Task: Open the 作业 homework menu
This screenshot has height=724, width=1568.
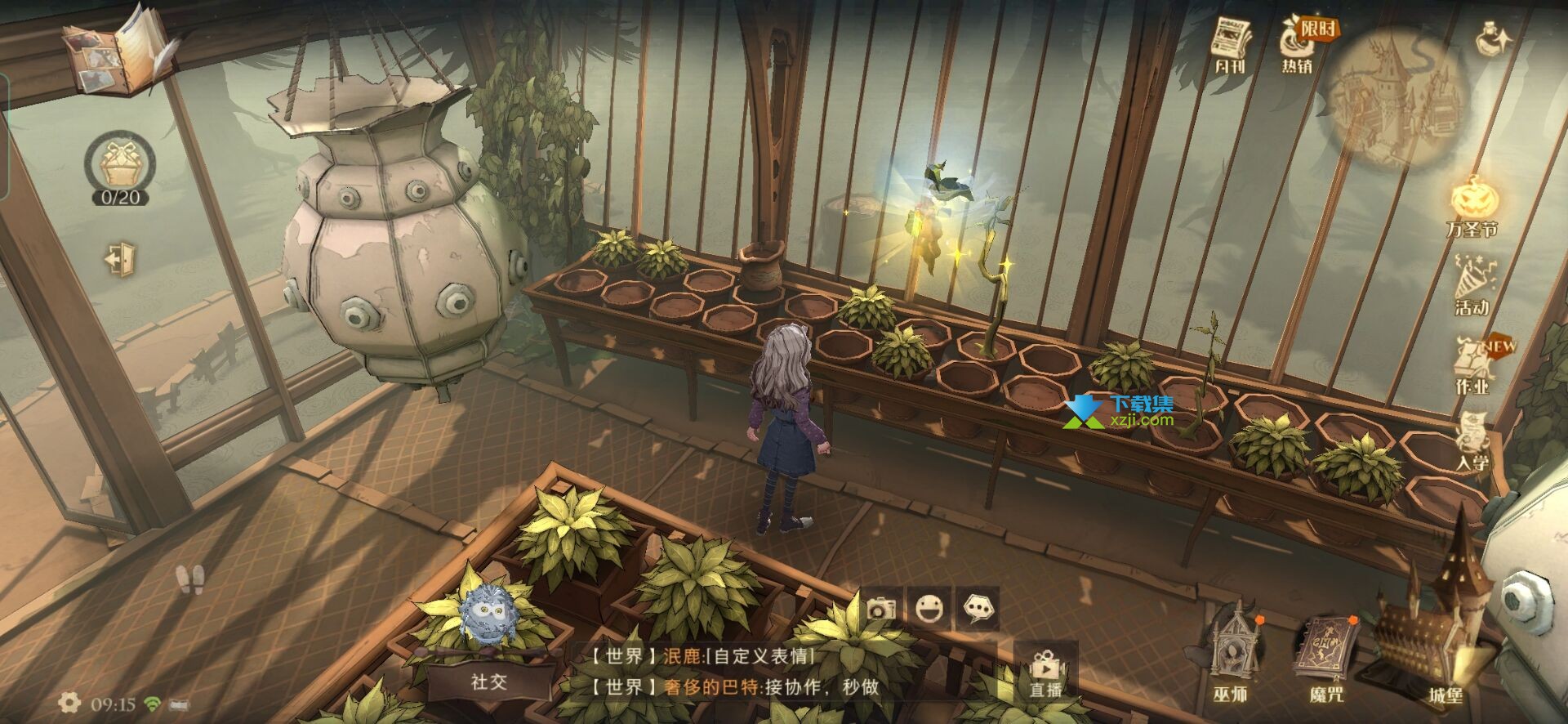Action: 1472,365
